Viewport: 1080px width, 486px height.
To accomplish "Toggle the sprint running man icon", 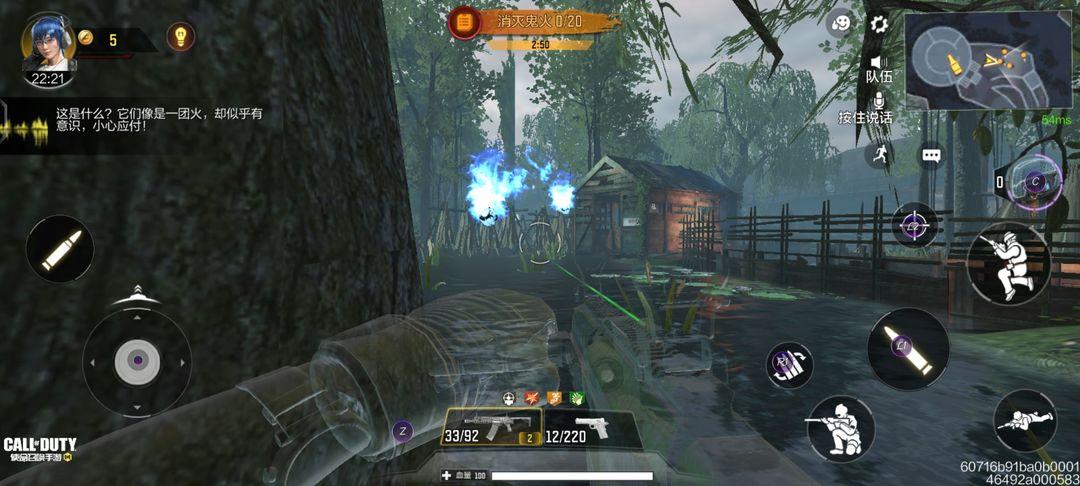I will coord(879,153).
